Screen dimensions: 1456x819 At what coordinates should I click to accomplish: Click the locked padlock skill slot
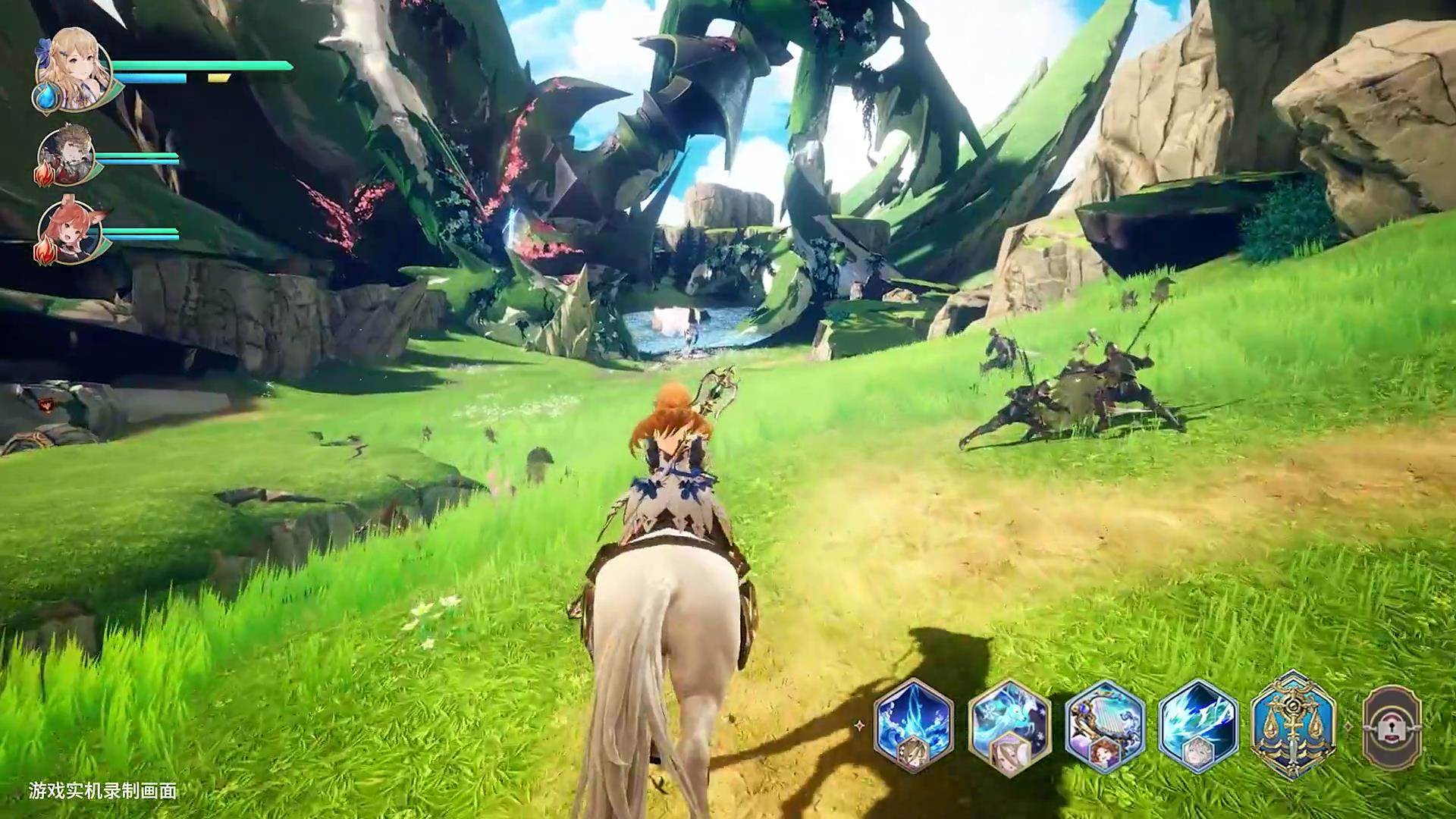(1392, 726)
